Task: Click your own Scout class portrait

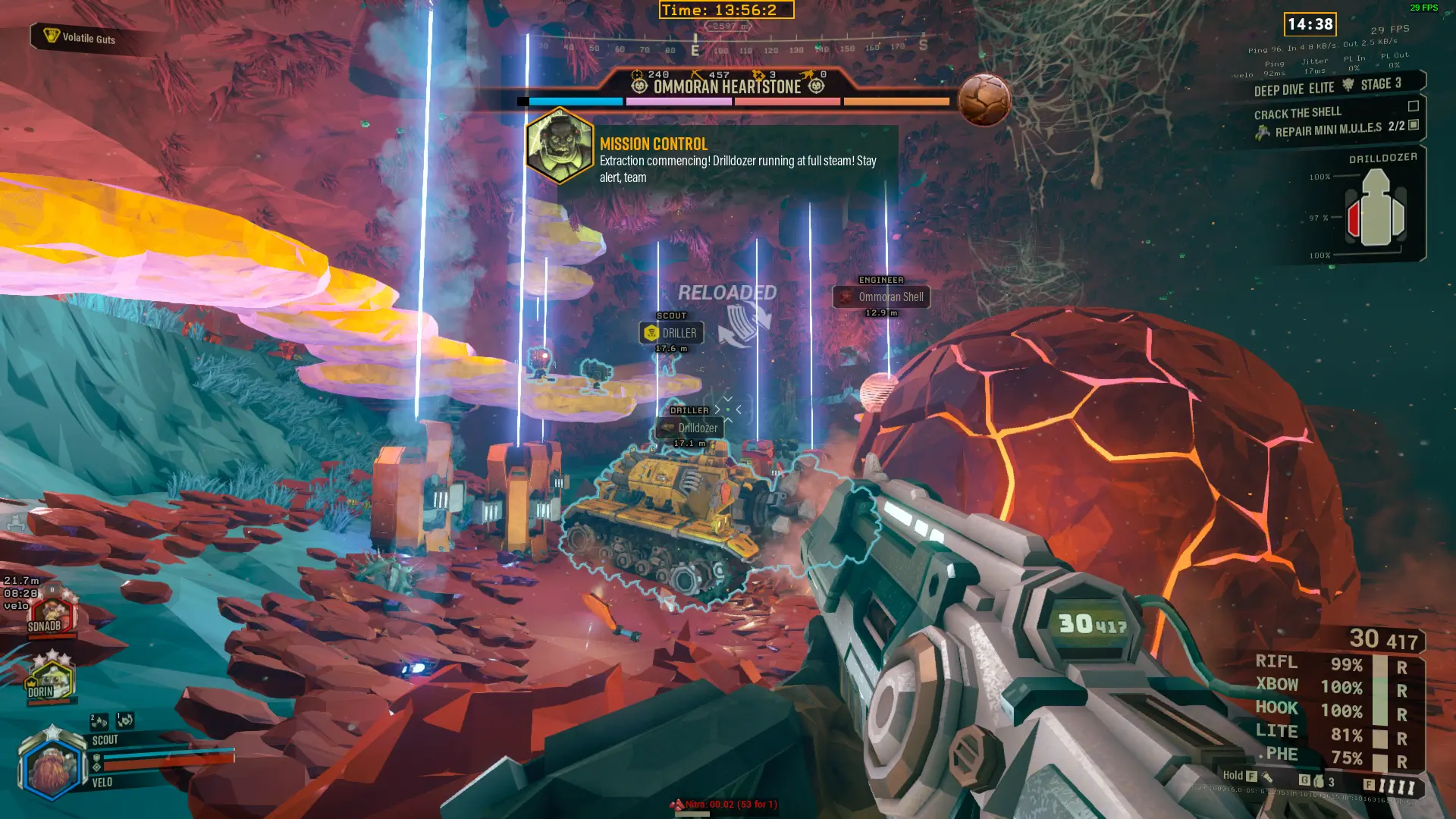Action: (x=52, y=767)
